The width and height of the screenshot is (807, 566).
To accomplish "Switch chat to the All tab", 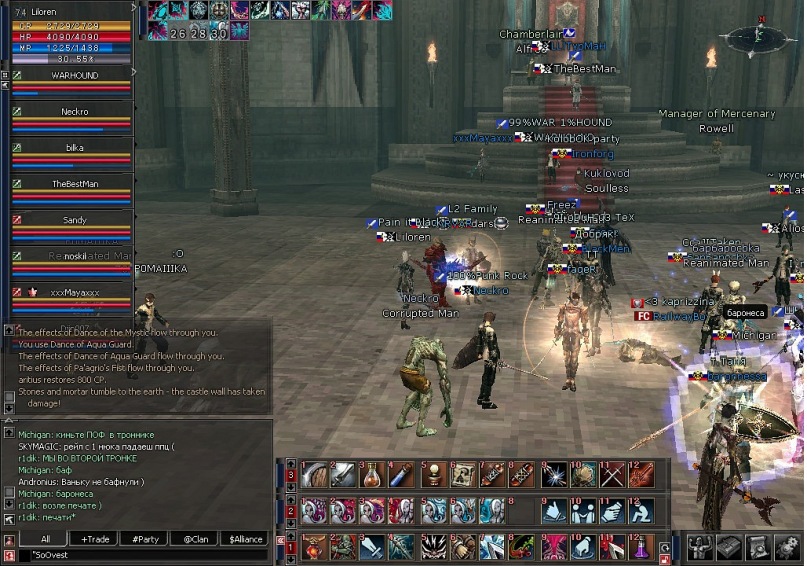I will [x=46, y=538].
